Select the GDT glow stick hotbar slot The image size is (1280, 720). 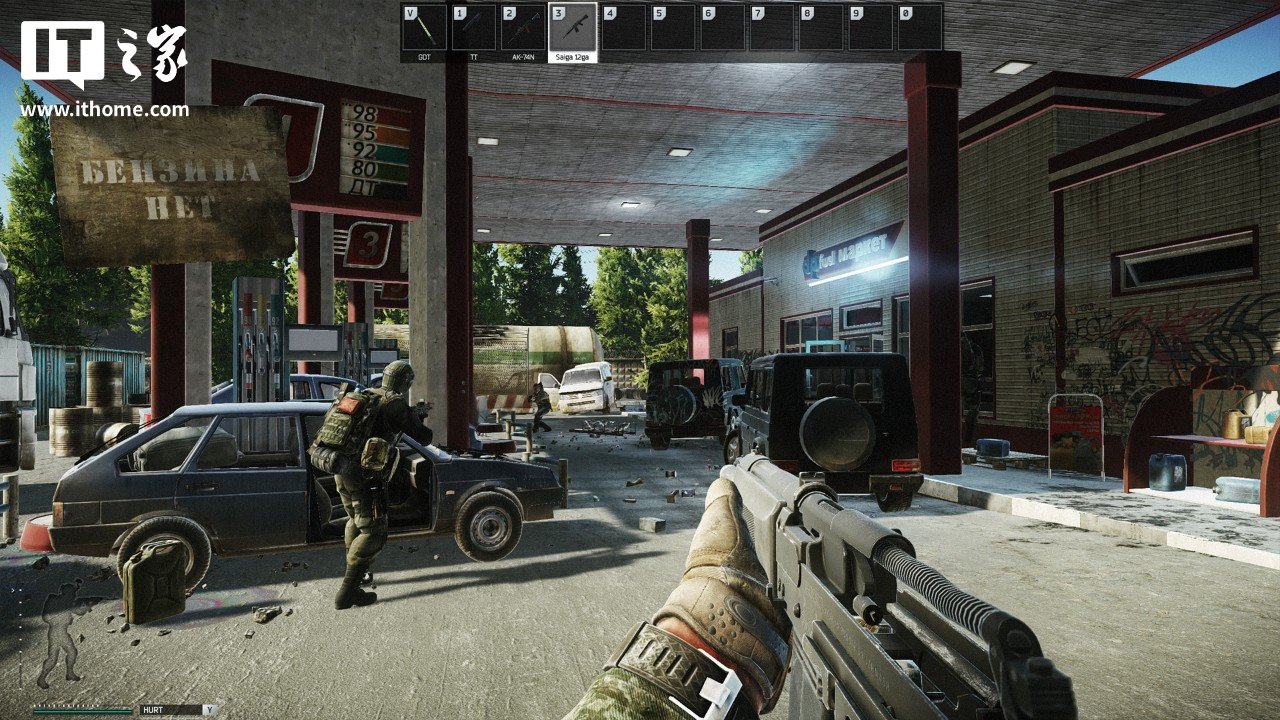click(424, 28)
